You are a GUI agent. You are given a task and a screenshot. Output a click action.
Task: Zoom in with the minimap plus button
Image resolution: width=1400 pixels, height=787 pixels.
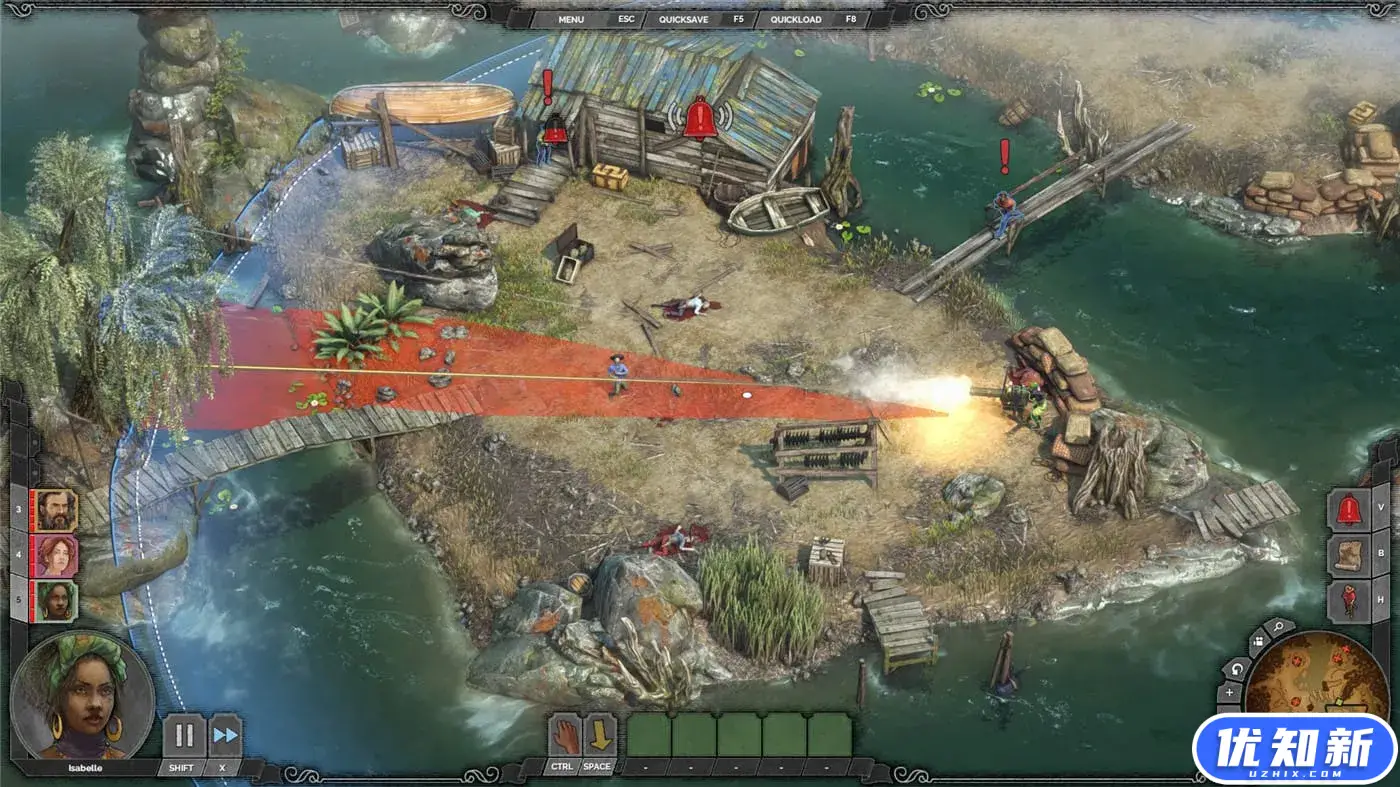coord(1229,693)
